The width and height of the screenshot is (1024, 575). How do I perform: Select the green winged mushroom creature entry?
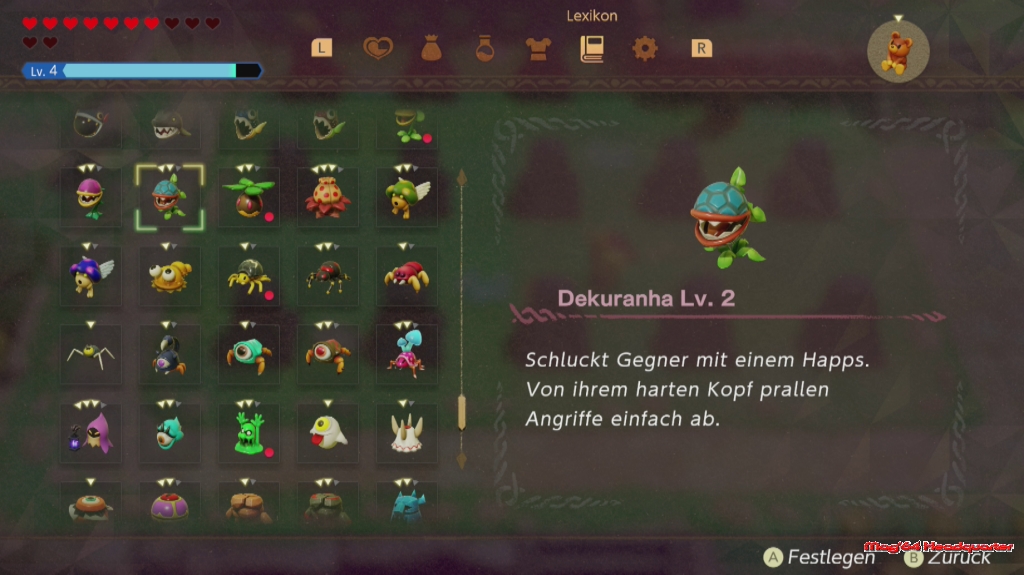click(x=407, y=198)
